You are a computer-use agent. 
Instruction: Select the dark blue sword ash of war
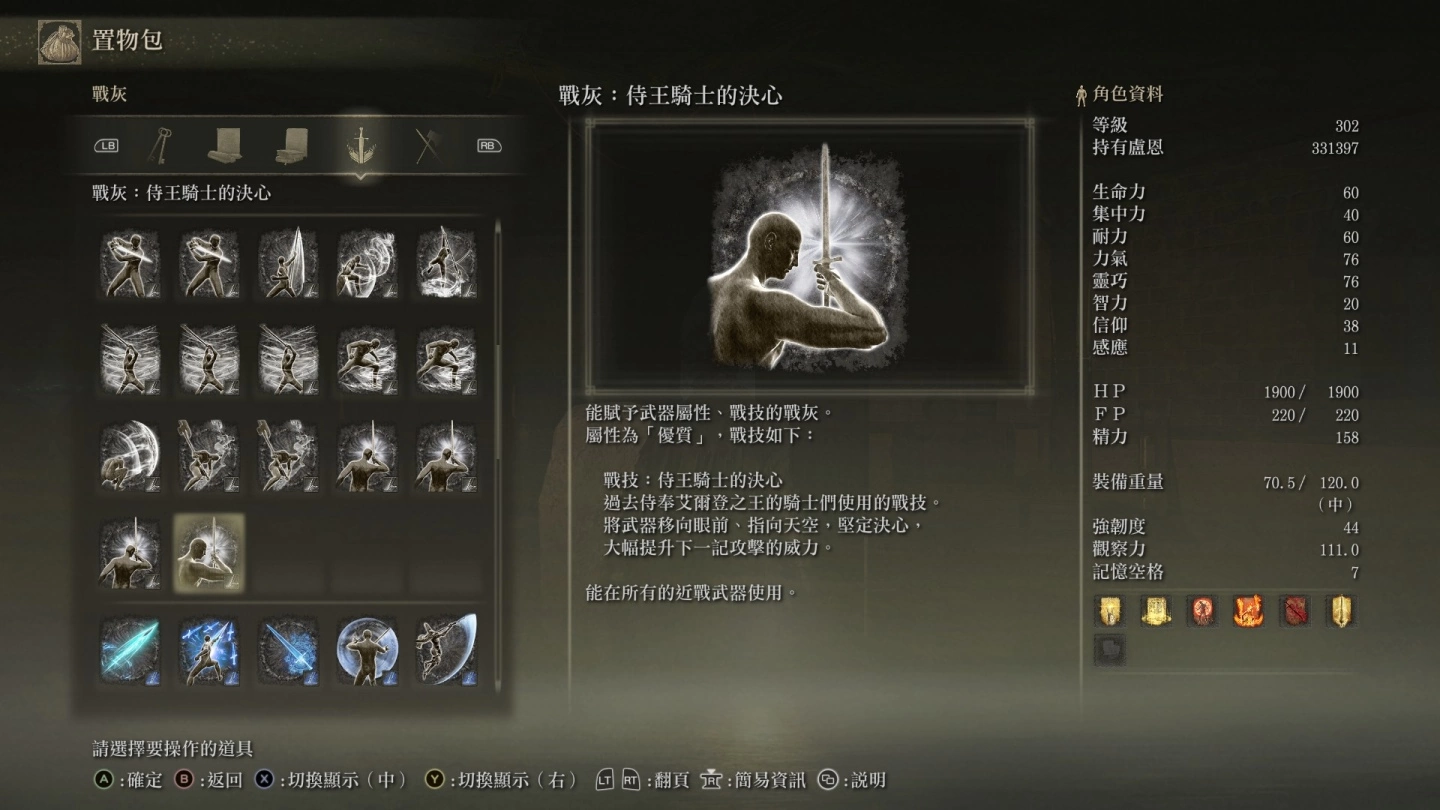pos(288,649)
